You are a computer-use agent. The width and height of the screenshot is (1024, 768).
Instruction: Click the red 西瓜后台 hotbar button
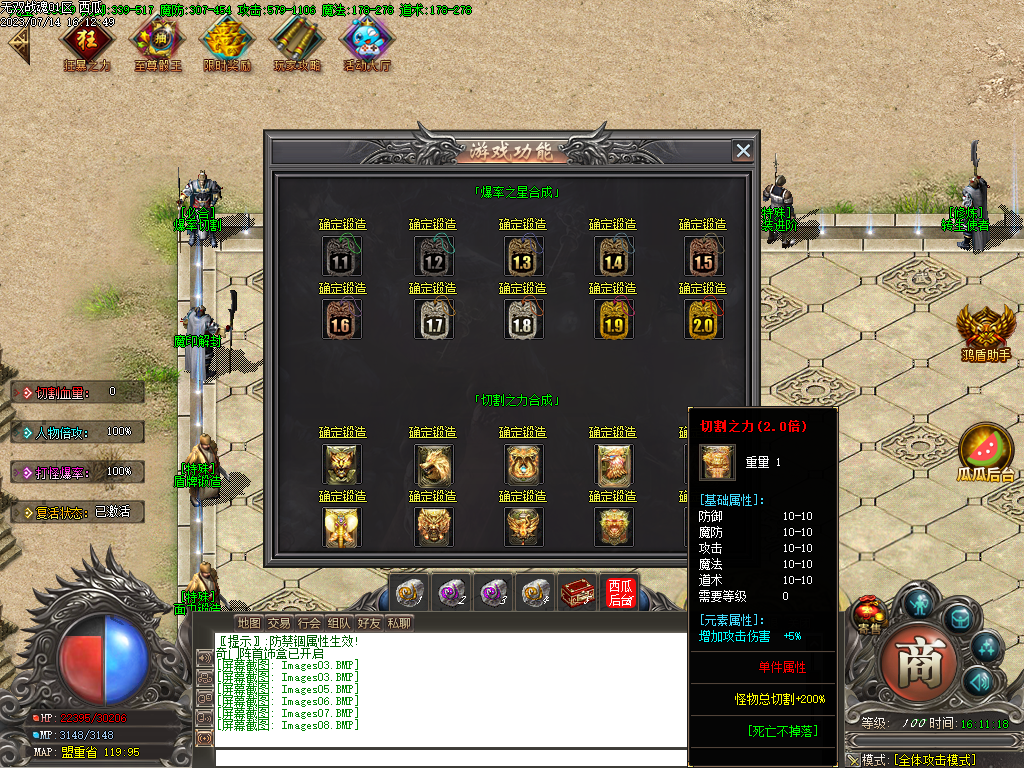(x=620, y=592)
